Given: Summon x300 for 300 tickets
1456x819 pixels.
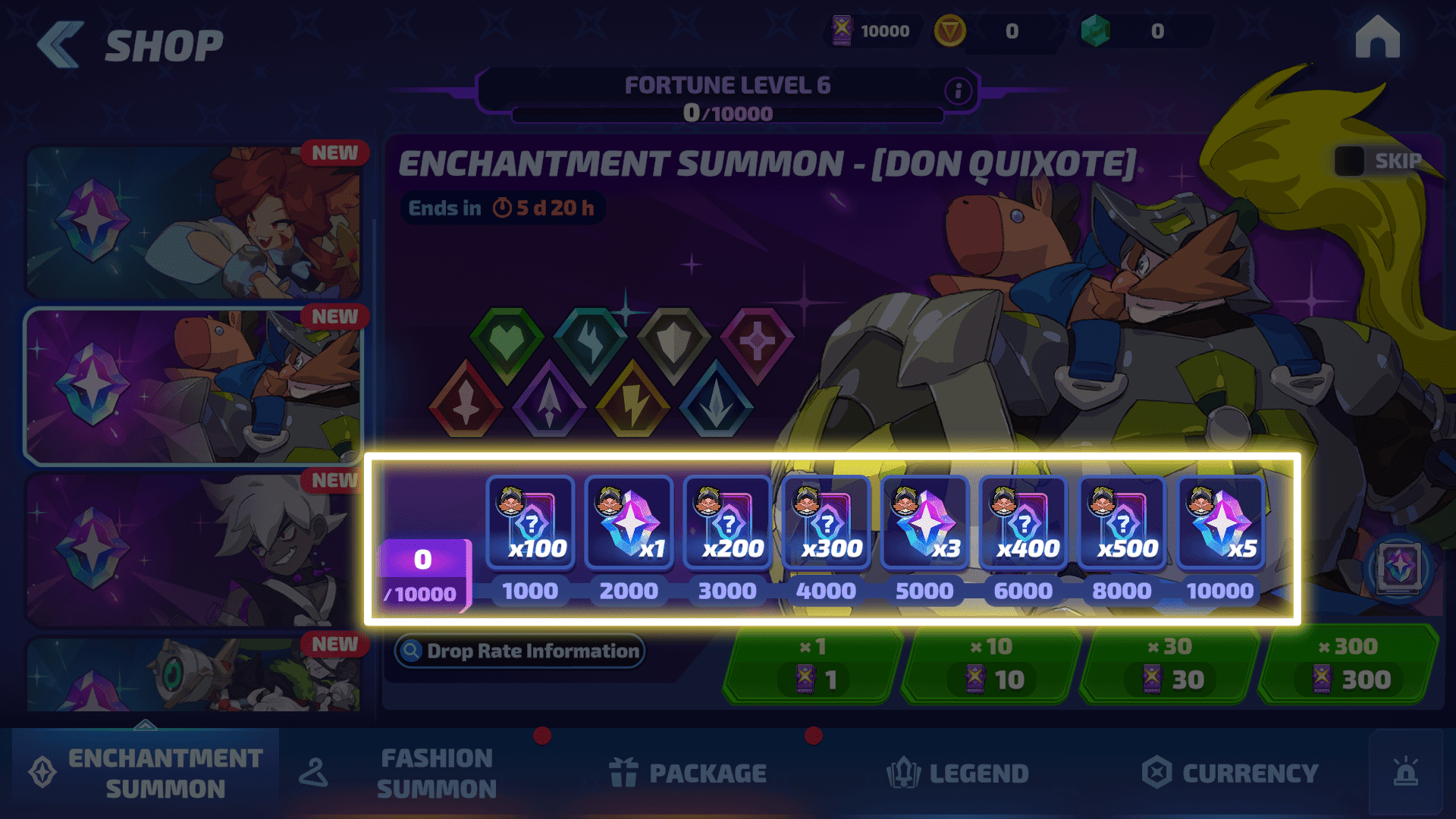Looking at the screenshot, I should click(x=1348, y=665).
